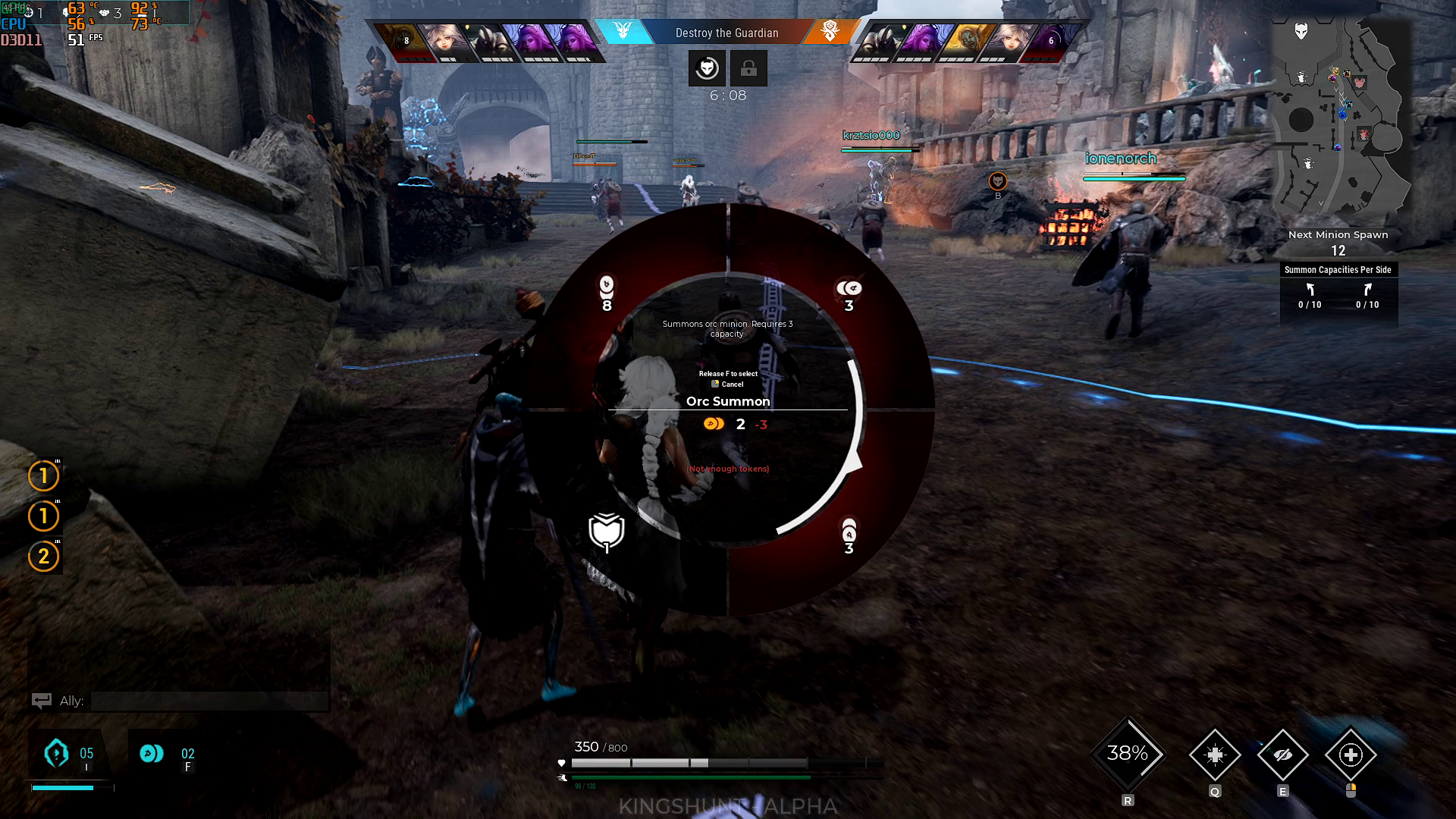Click the summon token icon showing 02

pyautogui.click(x=152, y=753)
